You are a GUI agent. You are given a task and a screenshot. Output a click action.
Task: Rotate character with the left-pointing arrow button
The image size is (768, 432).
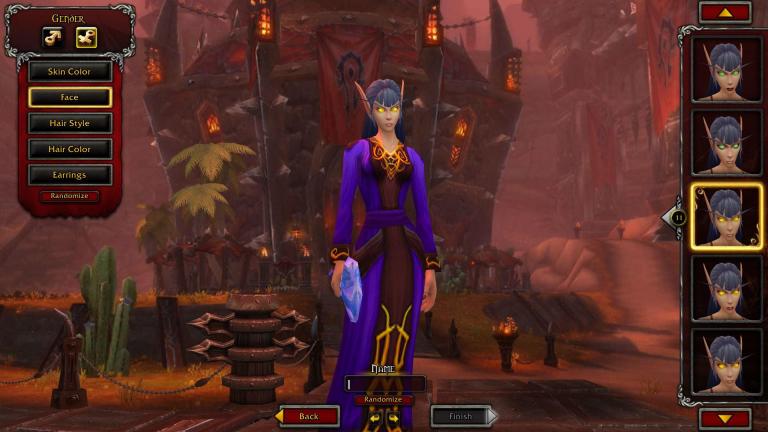pos(376,416)
